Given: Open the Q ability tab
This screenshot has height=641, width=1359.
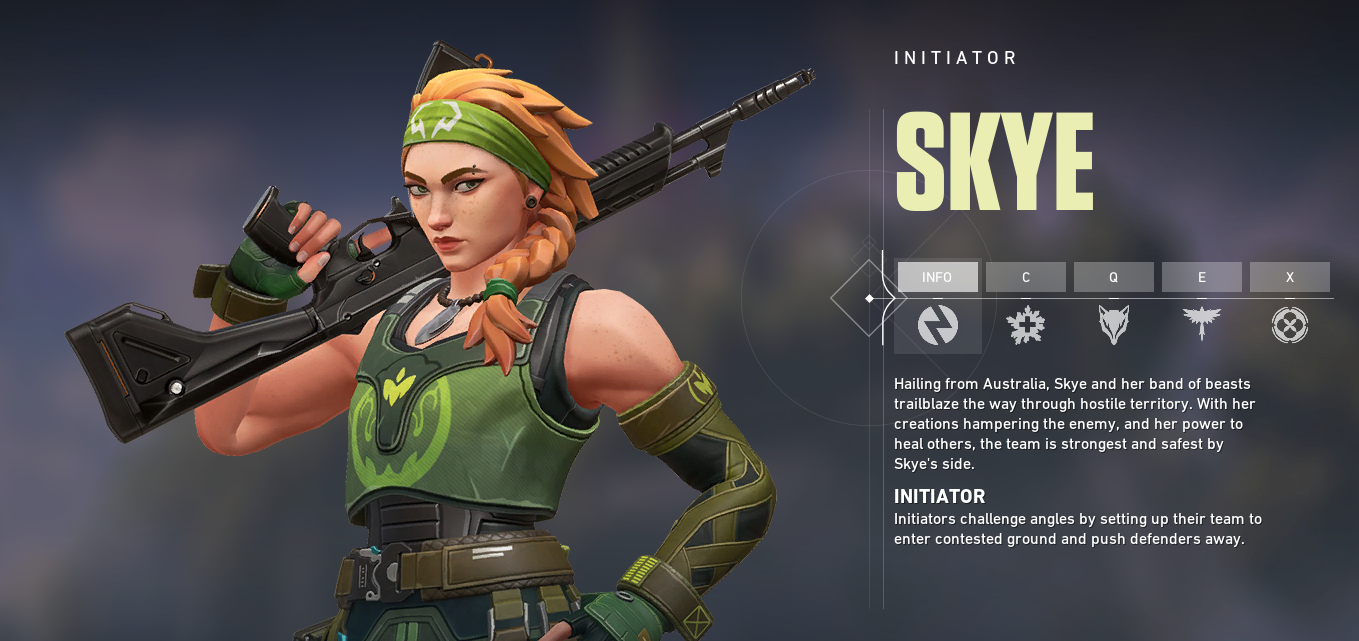Looking at the screenshot, I should click(1113, 277).
